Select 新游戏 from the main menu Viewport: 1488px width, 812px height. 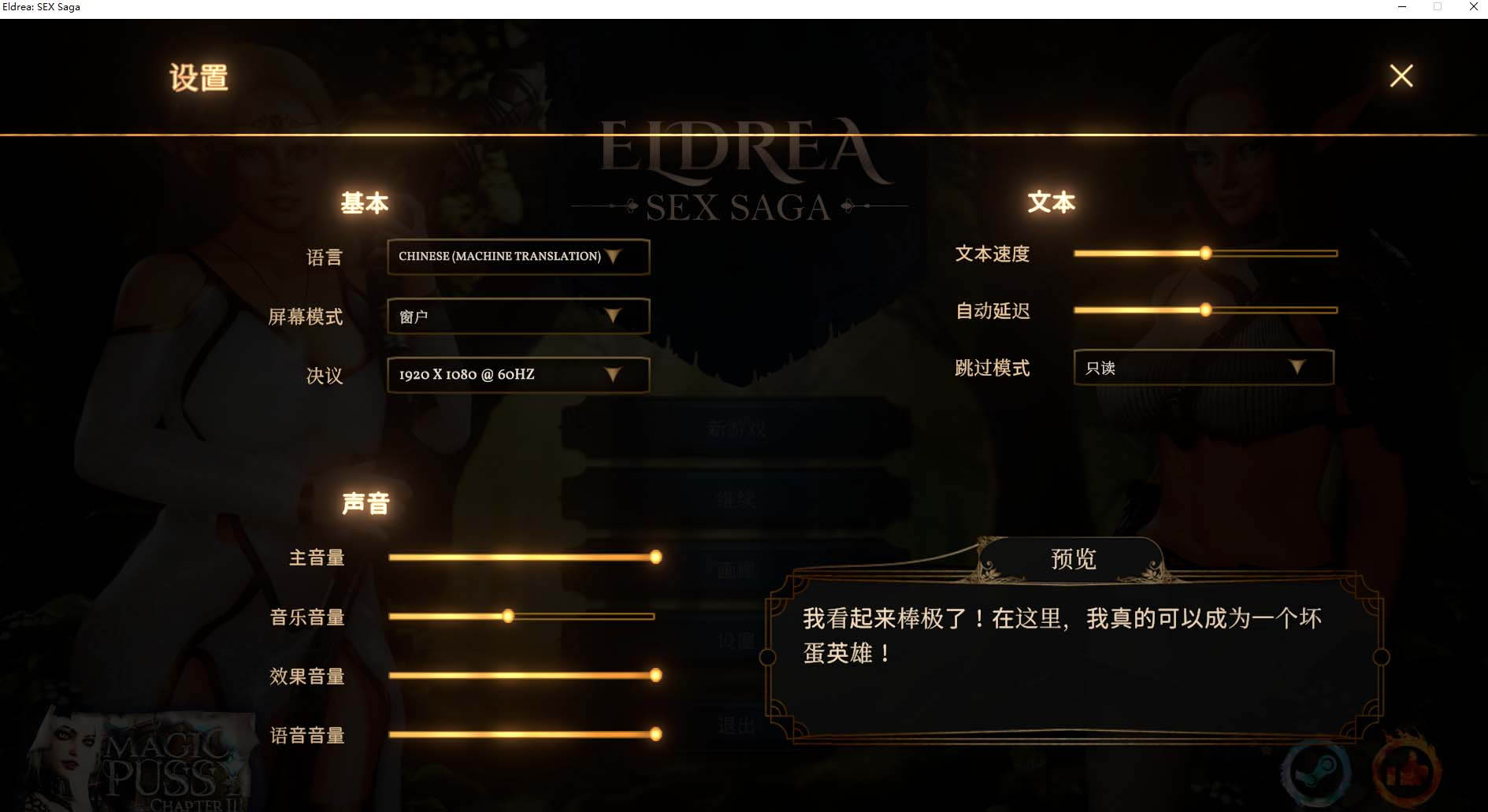click(736, 429)
